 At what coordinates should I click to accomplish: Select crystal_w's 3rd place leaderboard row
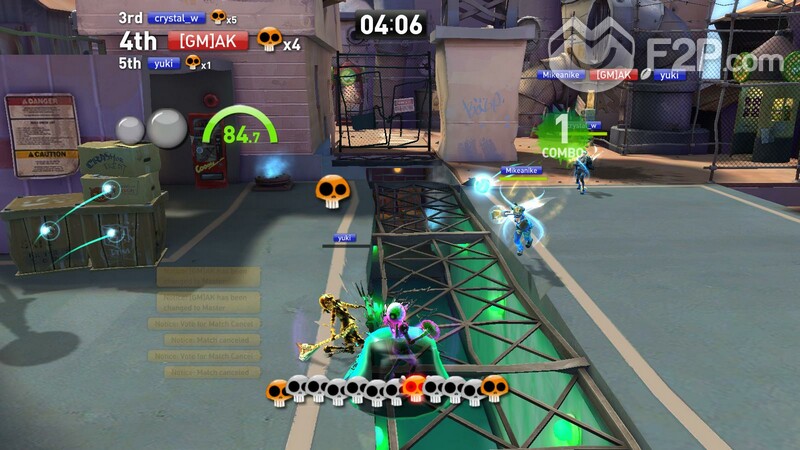[177, 18]
